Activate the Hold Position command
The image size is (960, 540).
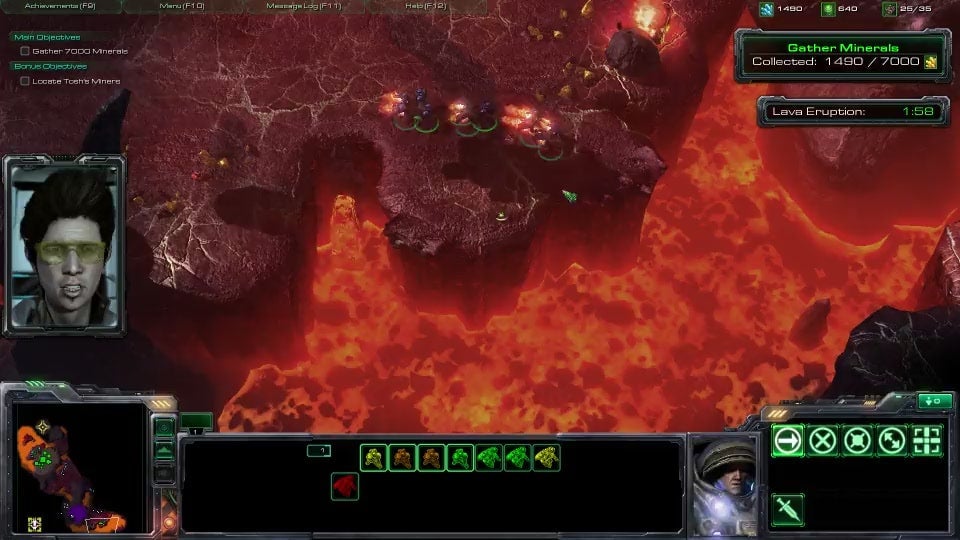point(858,440)
